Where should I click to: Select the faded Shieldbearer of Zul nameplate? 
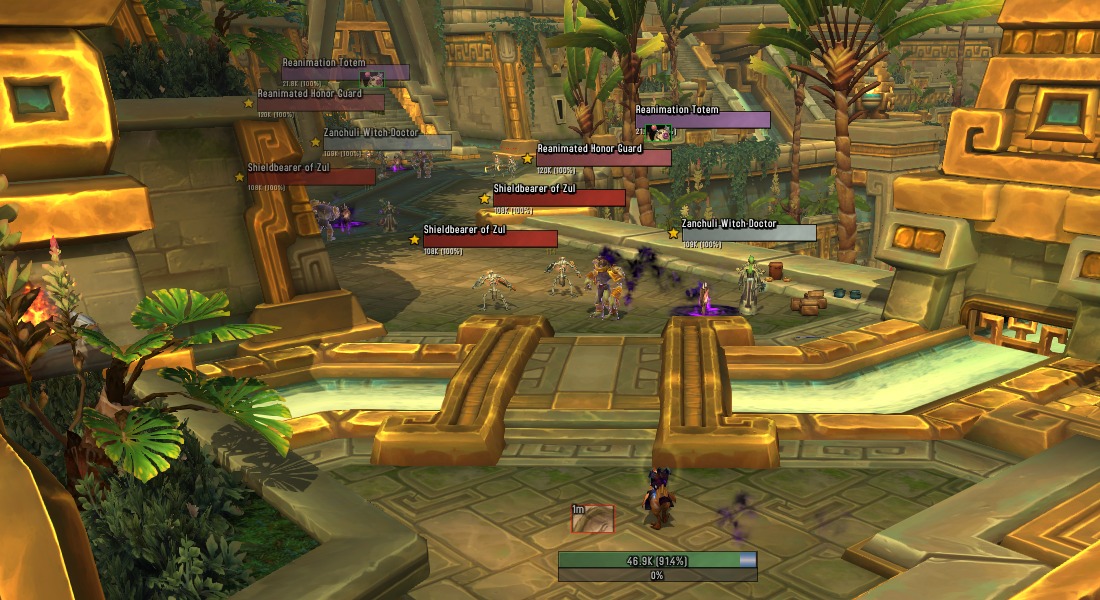(311, 177)
